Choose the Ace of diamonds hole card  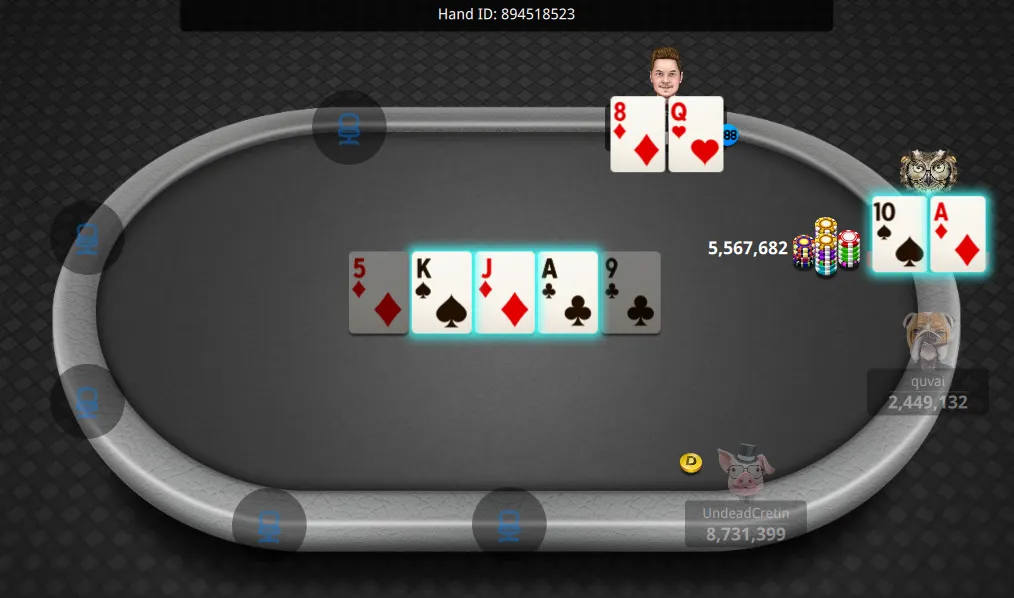coord(958,234)
